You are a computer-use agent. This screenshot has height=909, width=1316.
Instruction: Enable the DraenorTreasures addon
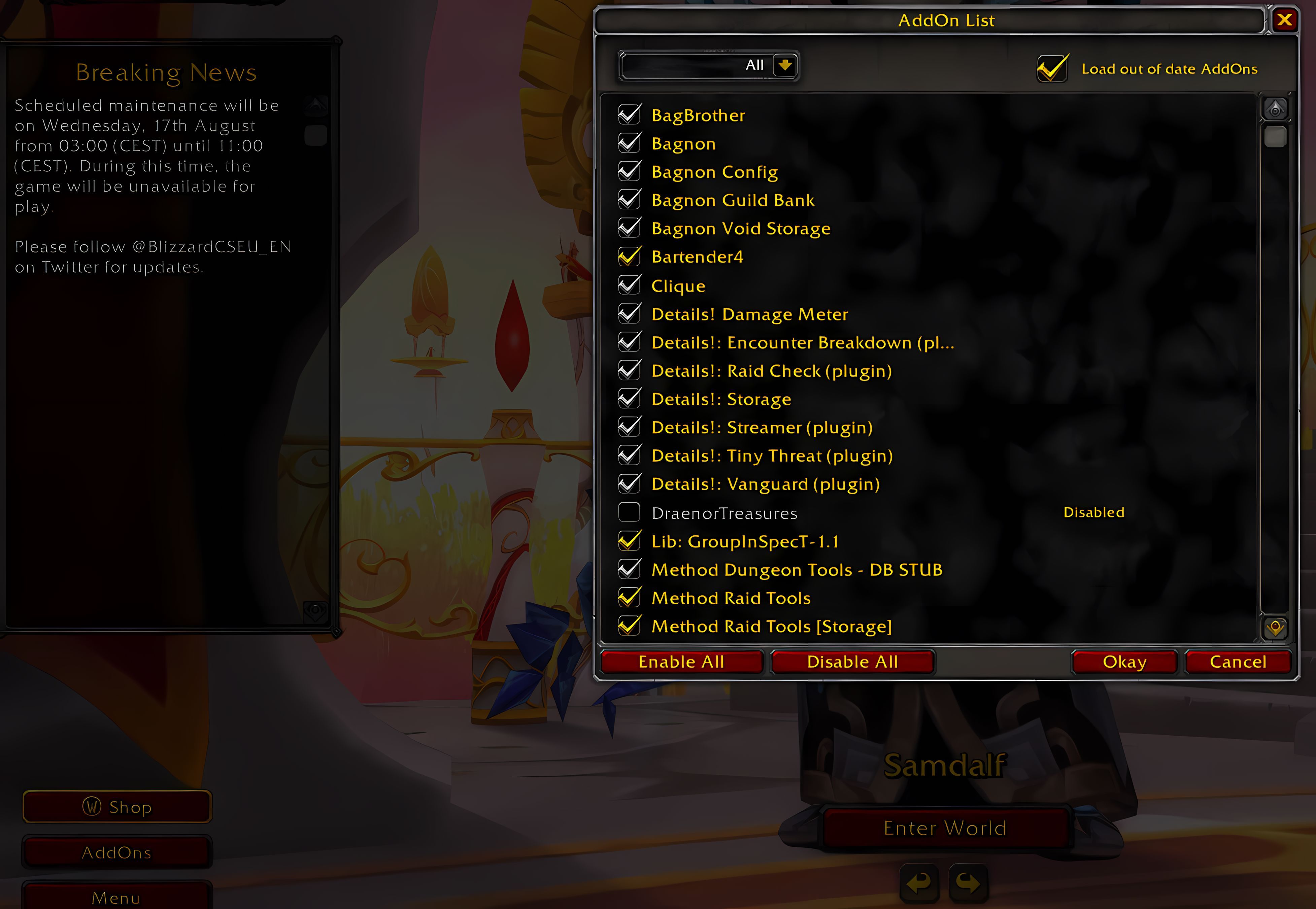[629, 512]
